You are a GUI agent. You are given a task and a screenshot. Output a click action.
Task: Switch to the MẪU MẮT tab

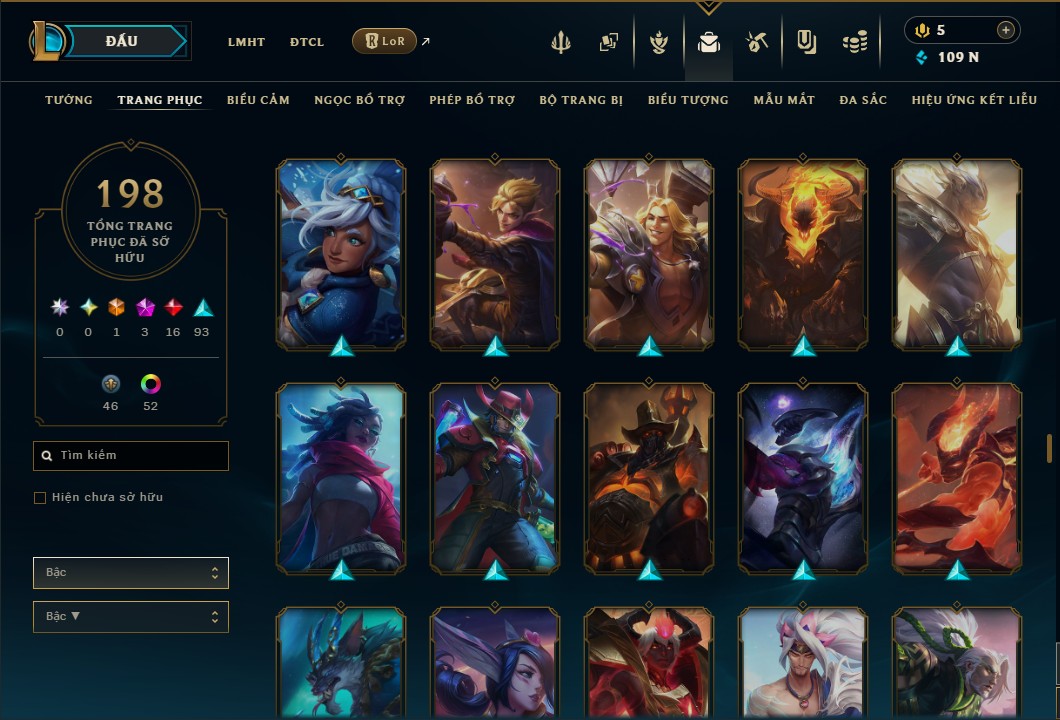[784, 100]
